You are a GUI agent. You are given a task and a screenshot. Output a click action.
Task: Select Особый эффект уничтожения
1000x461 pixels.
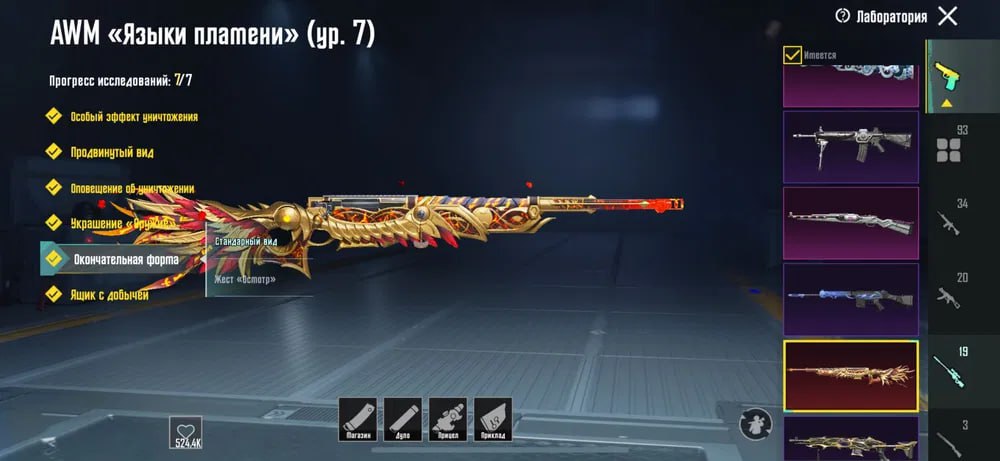(x=133, y=117)
